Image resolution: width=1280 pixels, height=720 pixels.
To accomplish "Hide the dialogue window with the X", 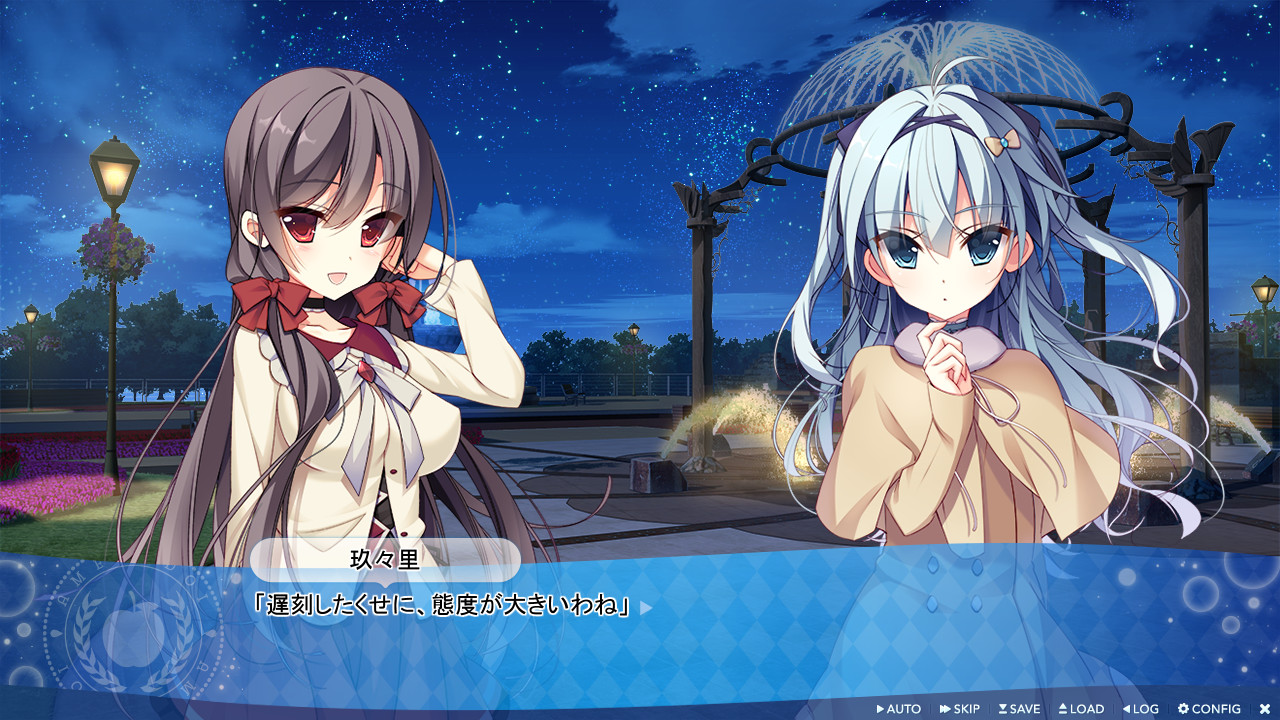I will click(x=1264, y=709).
